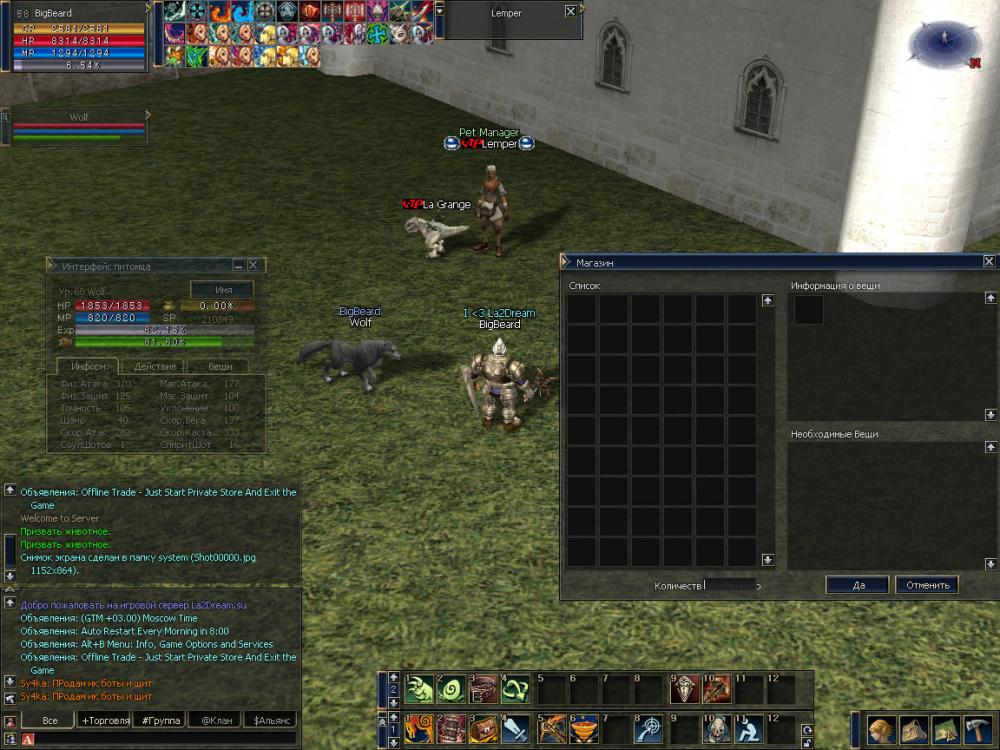Image resolution: width=1000 pixels, height=750 pixels.
Task: Switch chat to the +Торговля tab
Action: [105, 720]
